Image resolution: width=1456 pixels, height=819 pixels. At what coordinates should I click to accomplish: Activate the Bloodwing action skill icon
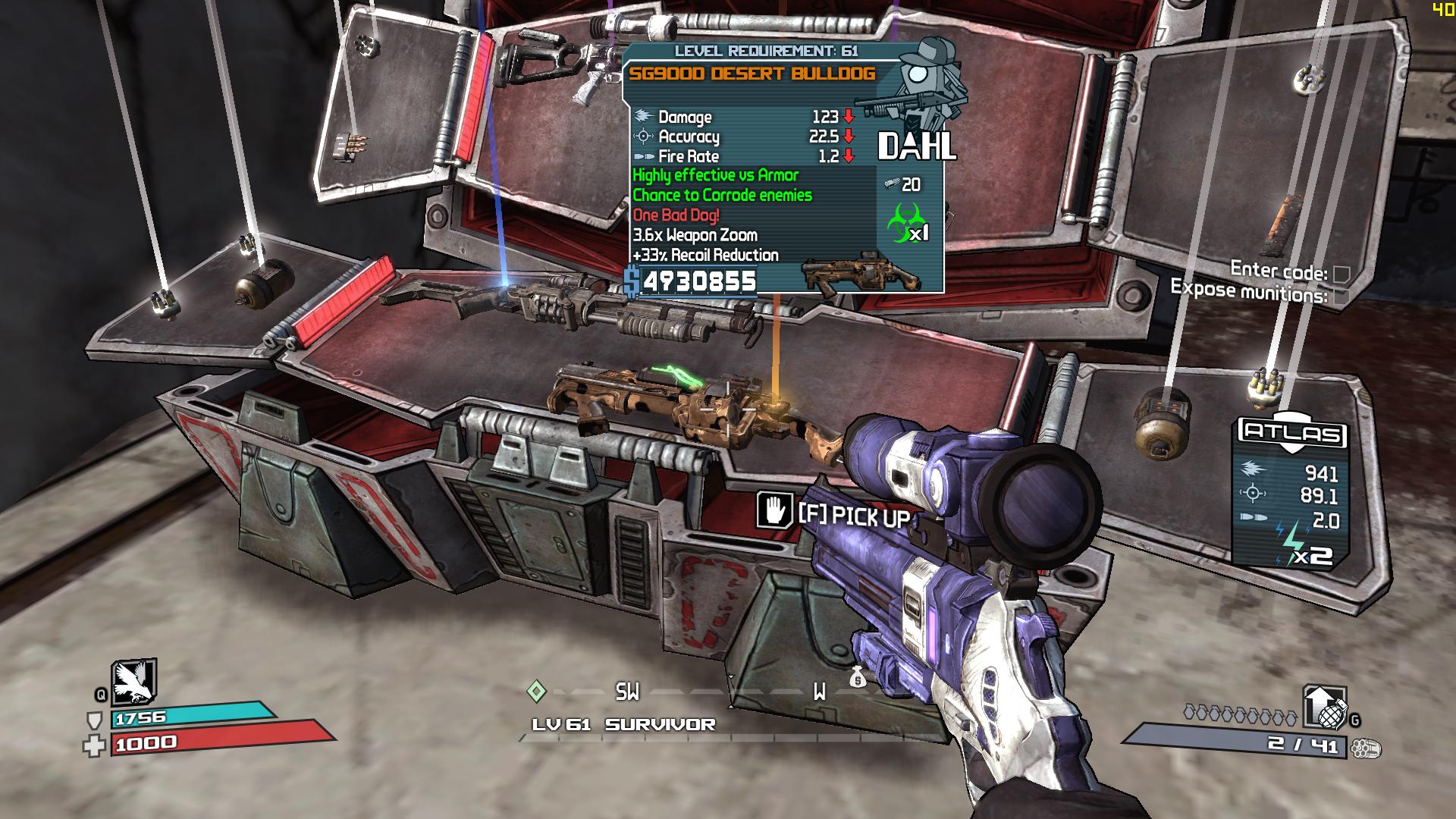click(x=133, y=682)
